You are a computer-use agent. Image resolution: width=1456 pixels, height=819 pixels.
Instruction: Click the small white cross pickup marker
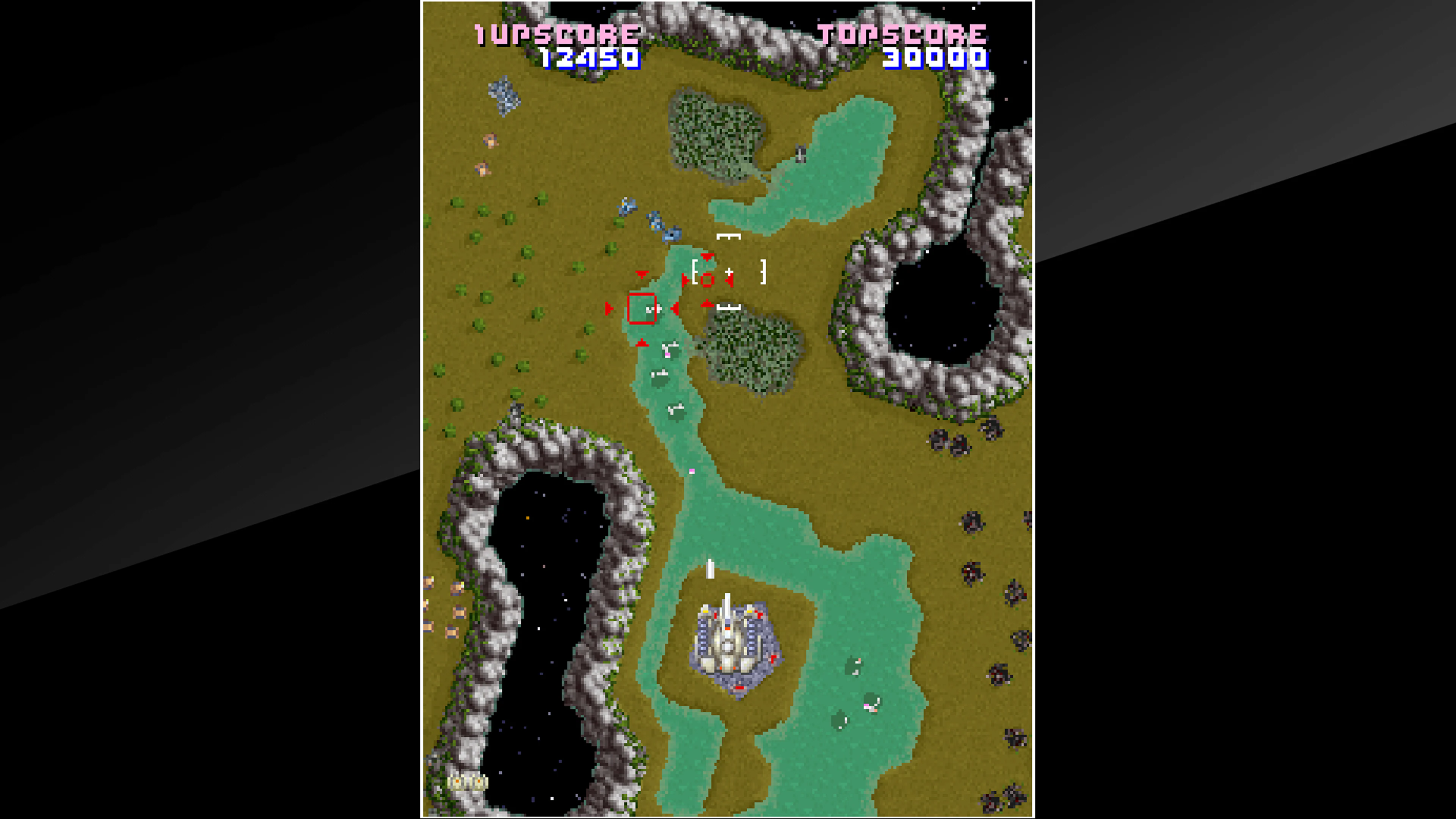point(729,271)
